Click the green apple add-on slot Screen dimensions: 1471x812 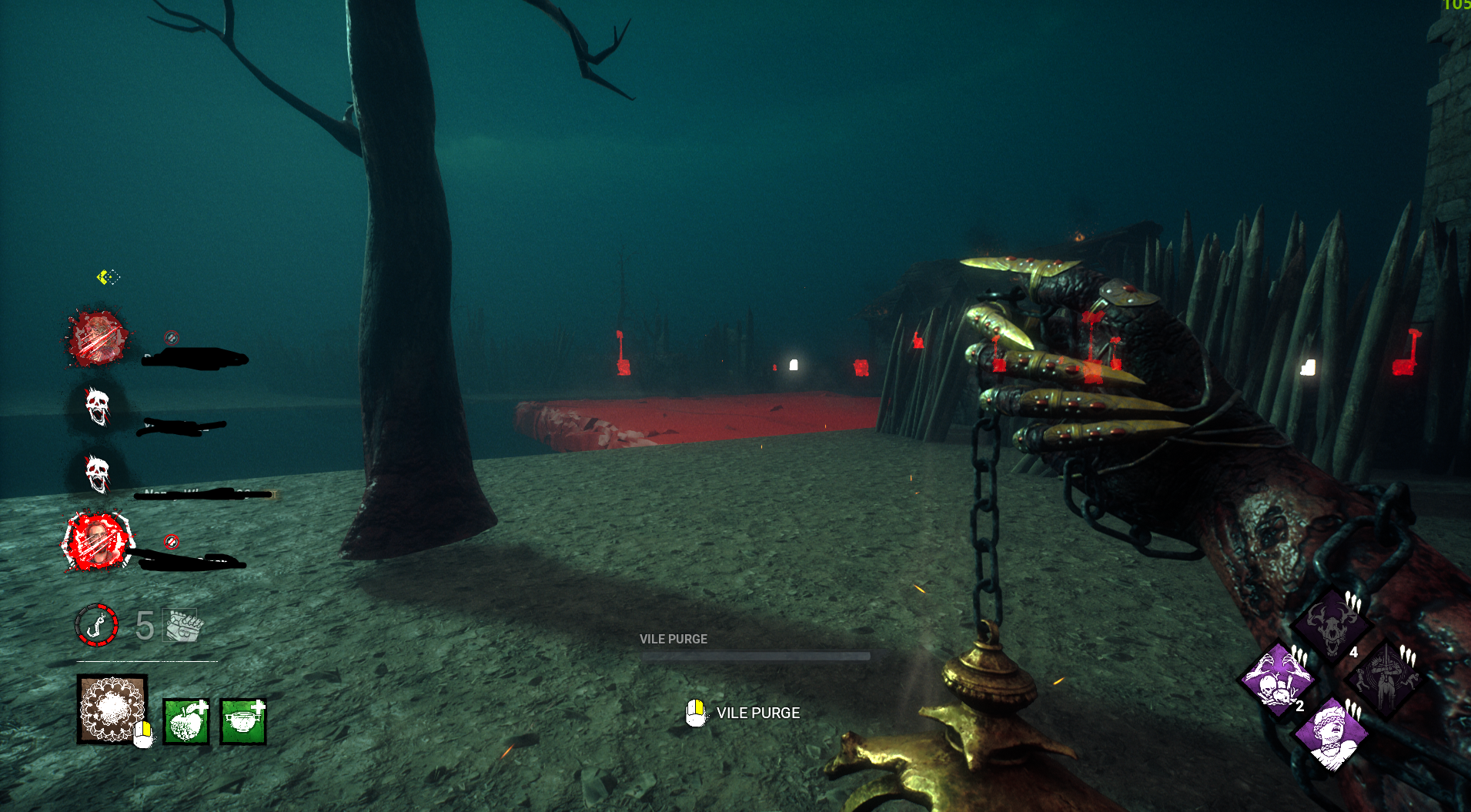pos(186,722)
